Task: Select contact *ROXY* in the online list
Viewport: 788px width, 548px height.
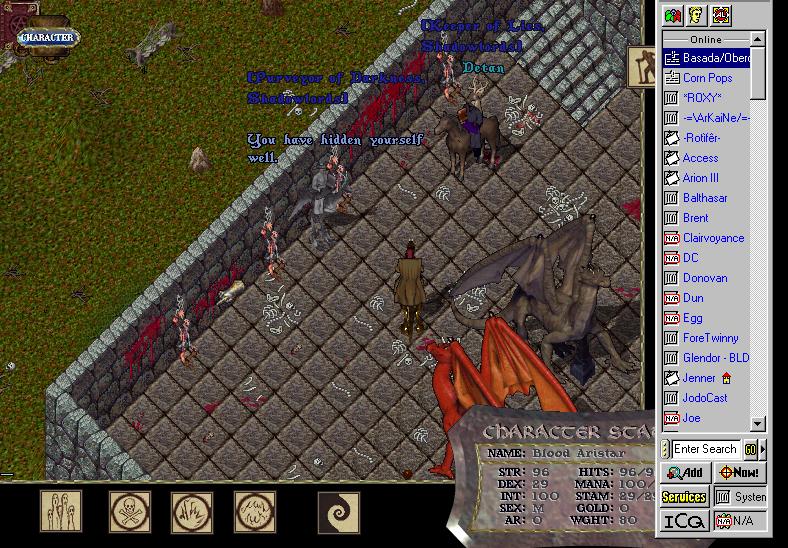Action: pos(702,98)
